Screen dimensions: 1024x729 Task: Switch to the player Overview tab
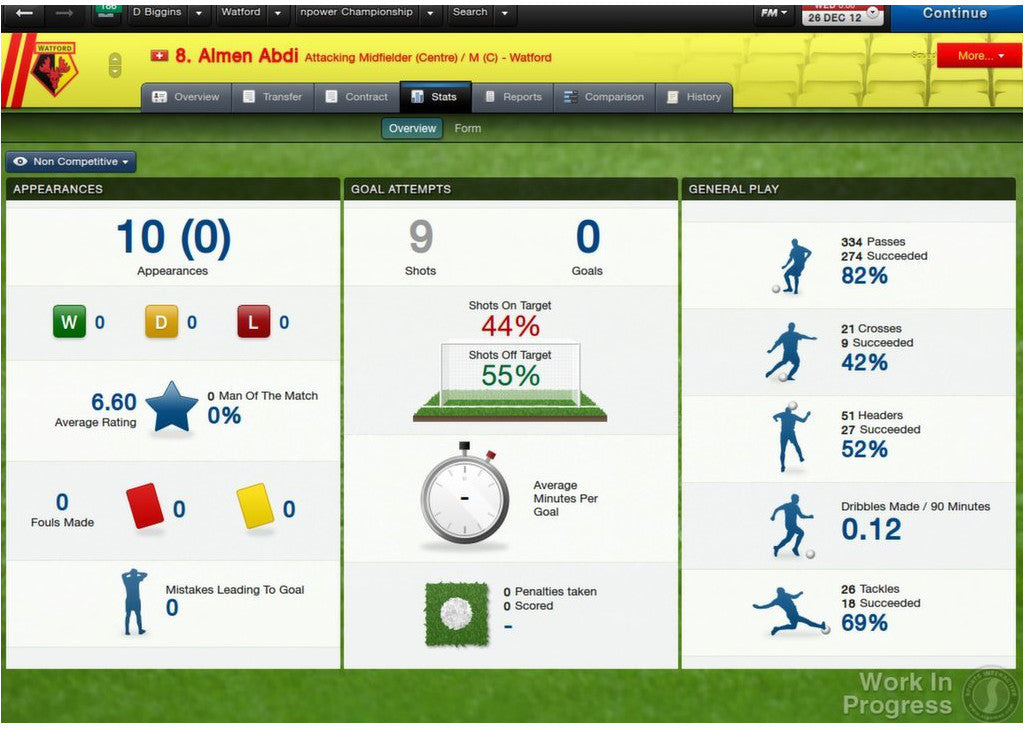(185, 97)
